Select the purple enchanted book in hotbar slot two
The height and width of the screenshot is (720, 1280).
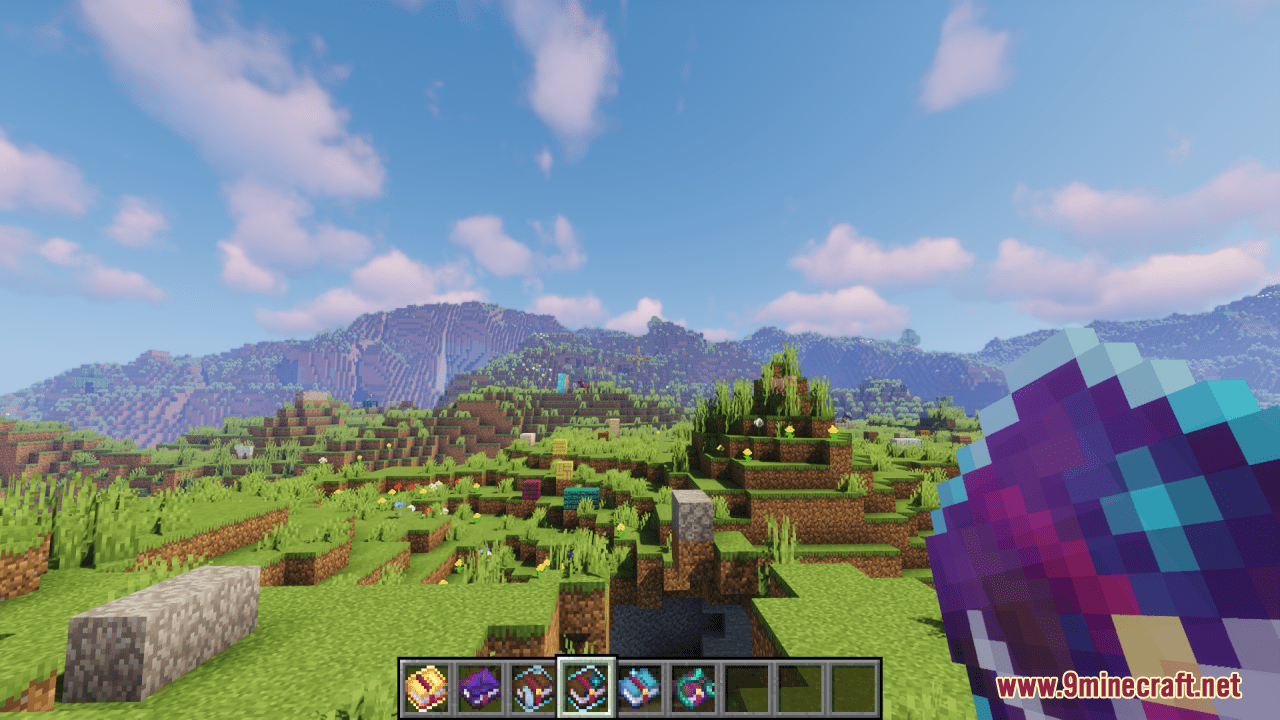point(481,689)
